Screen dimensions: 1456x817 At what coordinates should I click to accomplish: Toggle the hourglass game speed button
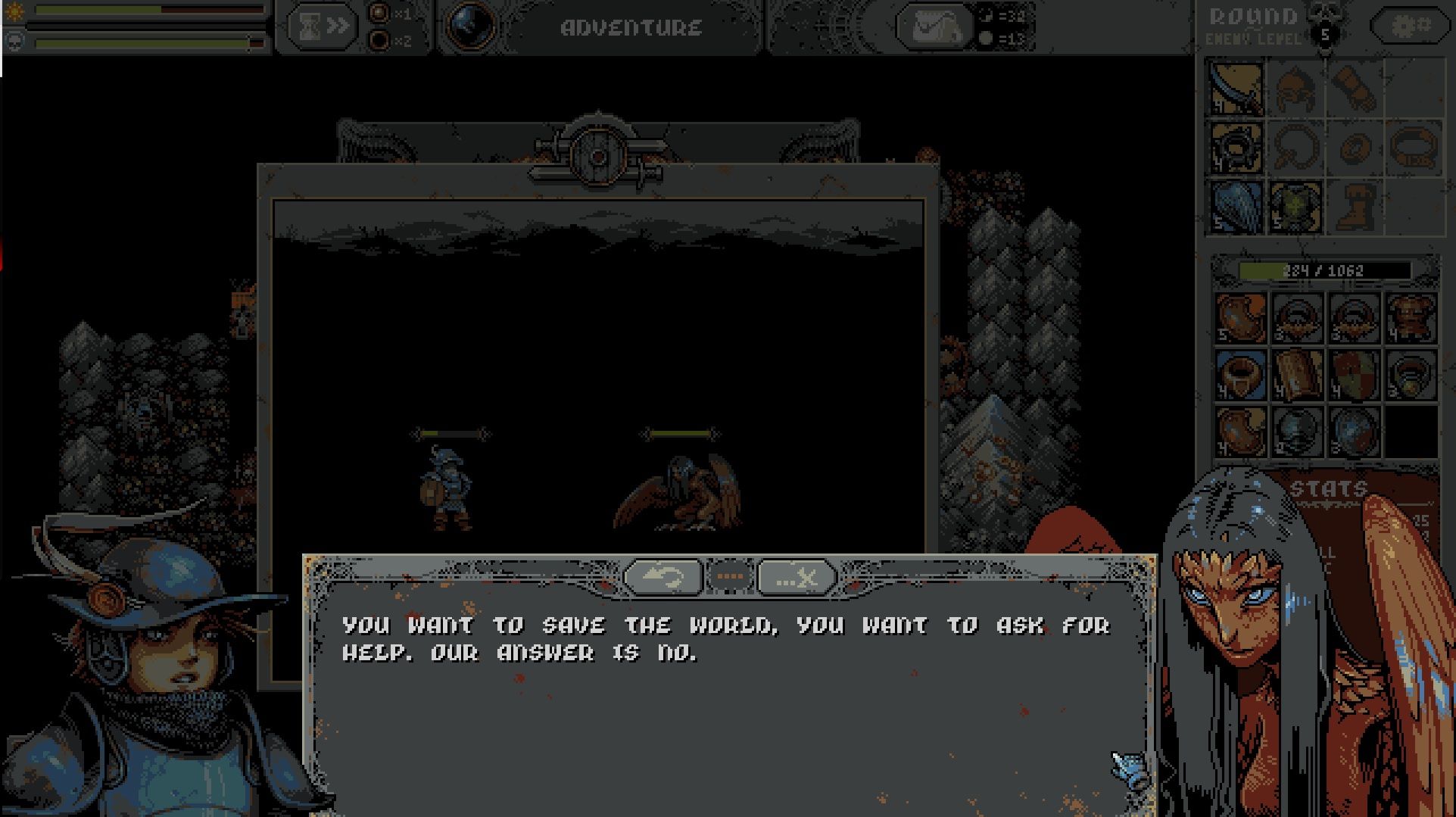(322, 27)
